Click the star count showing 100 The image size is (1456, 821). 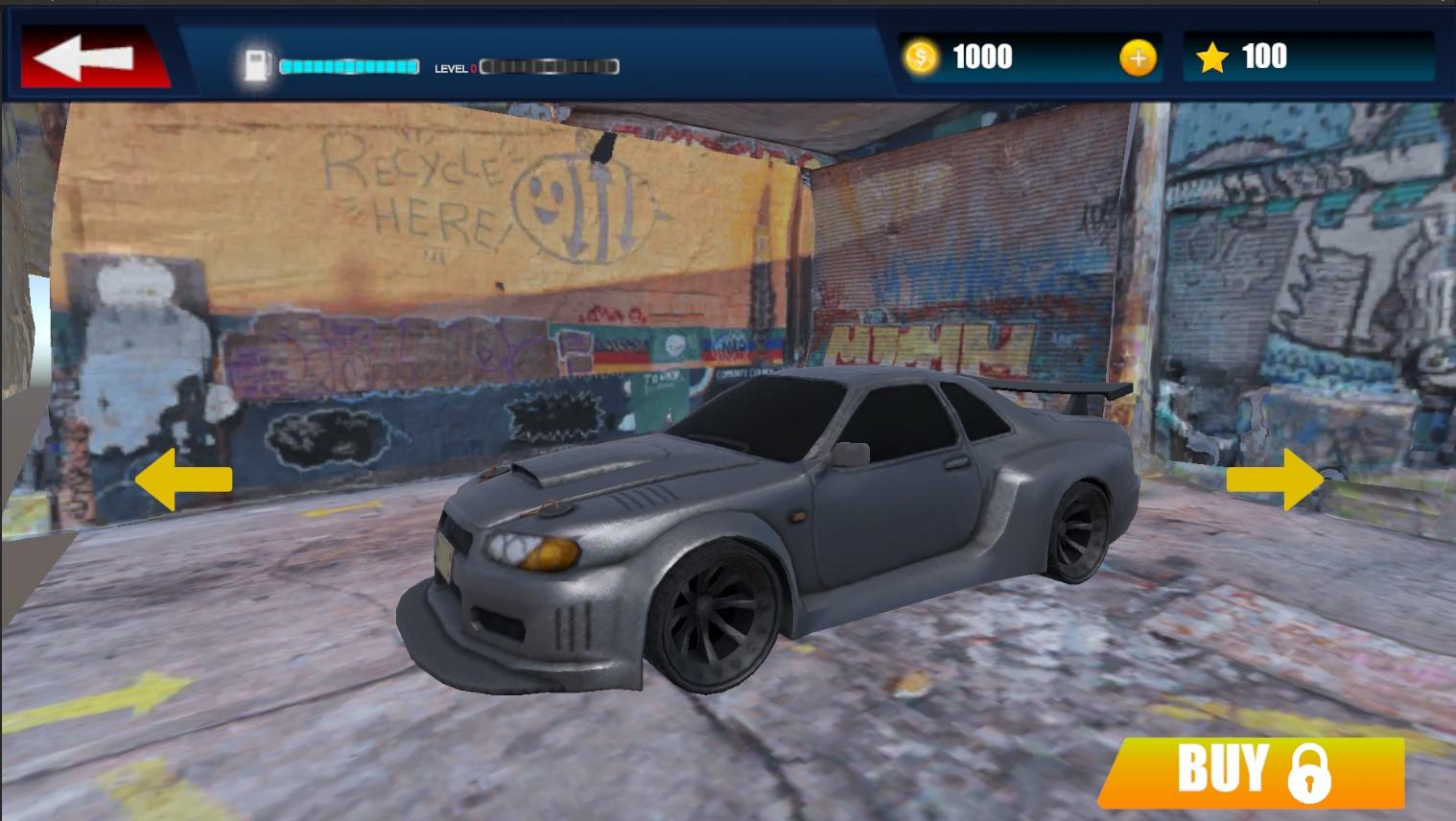(x=1268, y=58)
